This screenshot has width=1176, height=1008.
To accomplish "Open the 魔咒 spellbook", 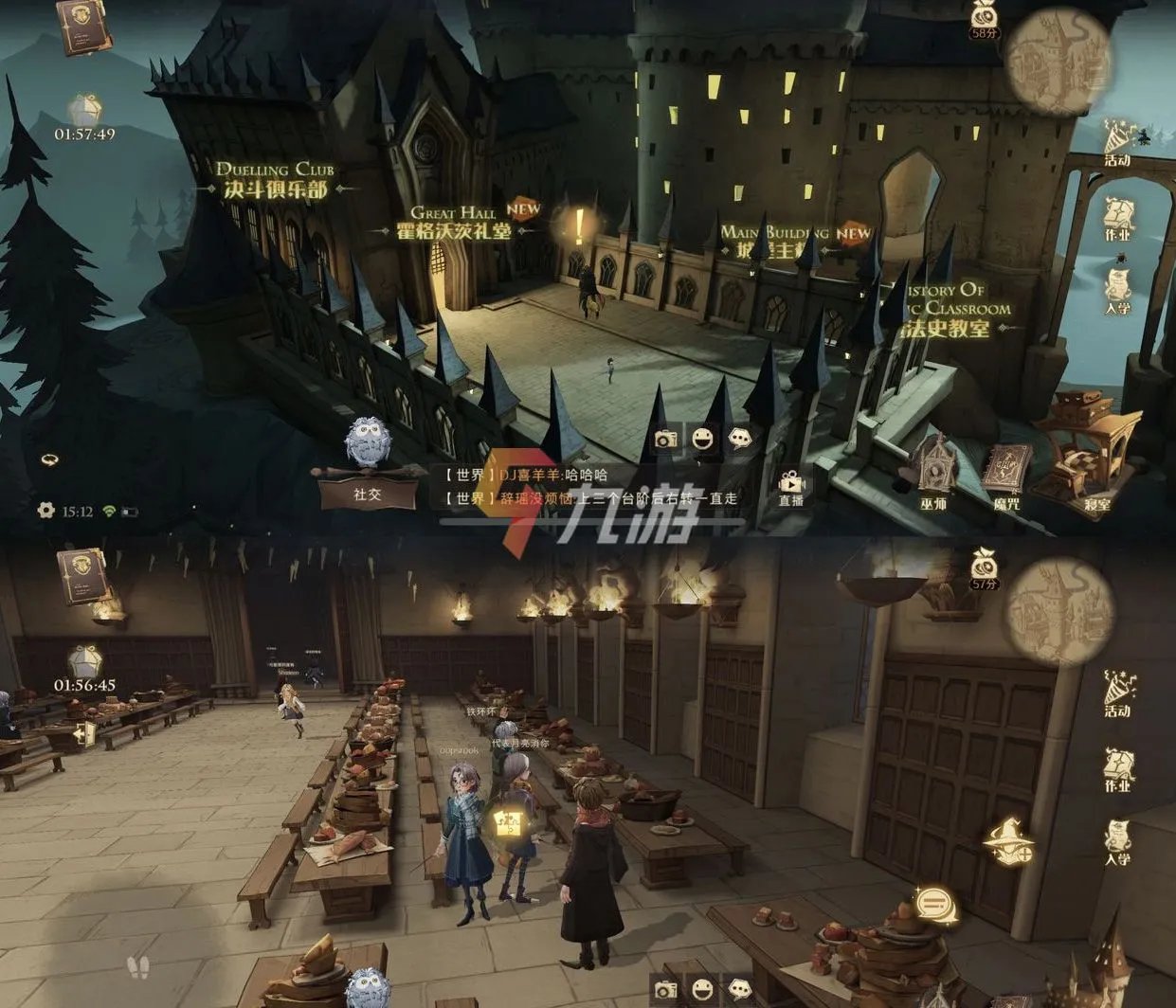I will 1006,474.
